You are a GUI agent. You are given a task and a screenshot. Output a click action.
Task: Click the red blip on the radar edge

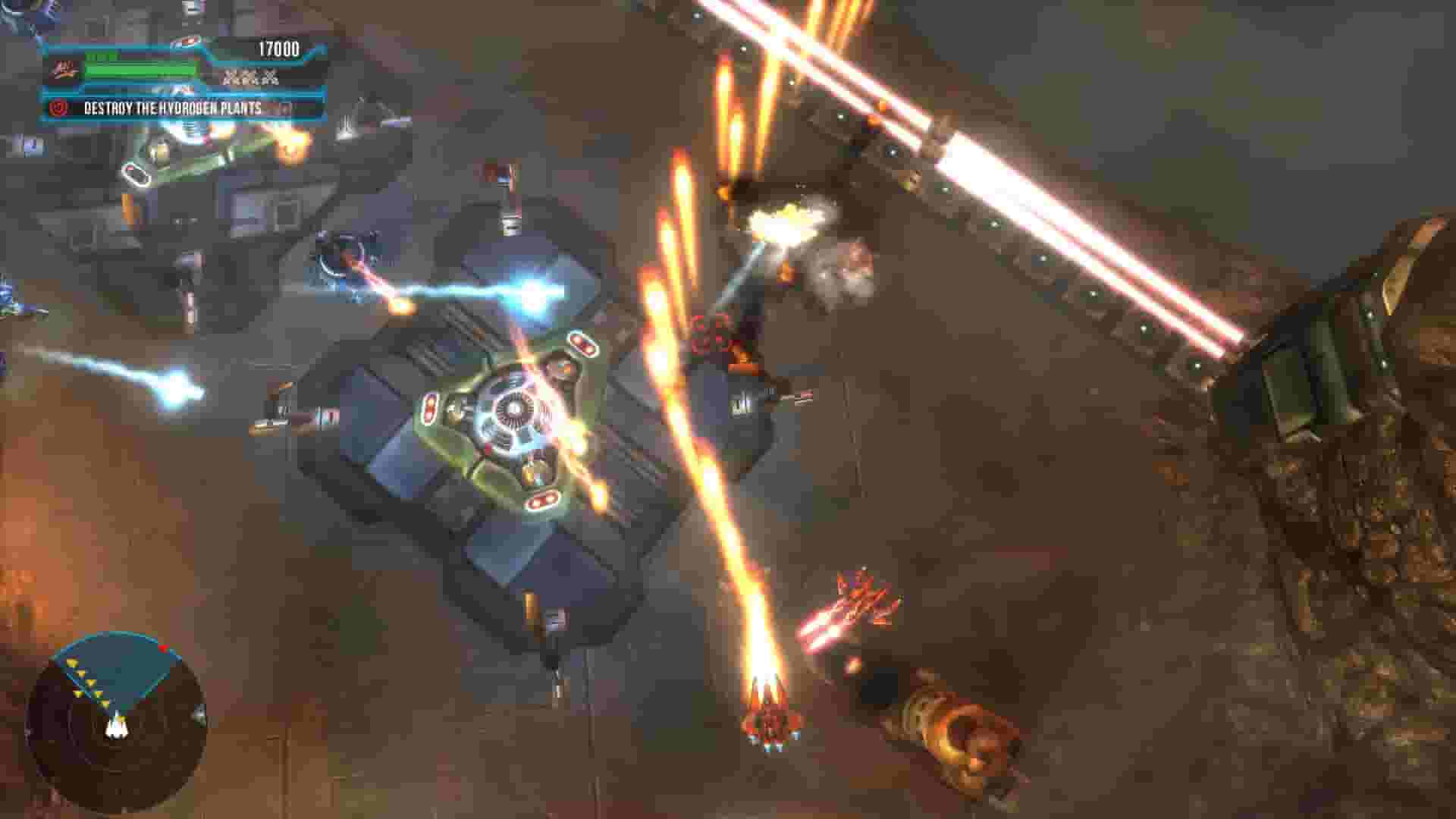point(163,648)
